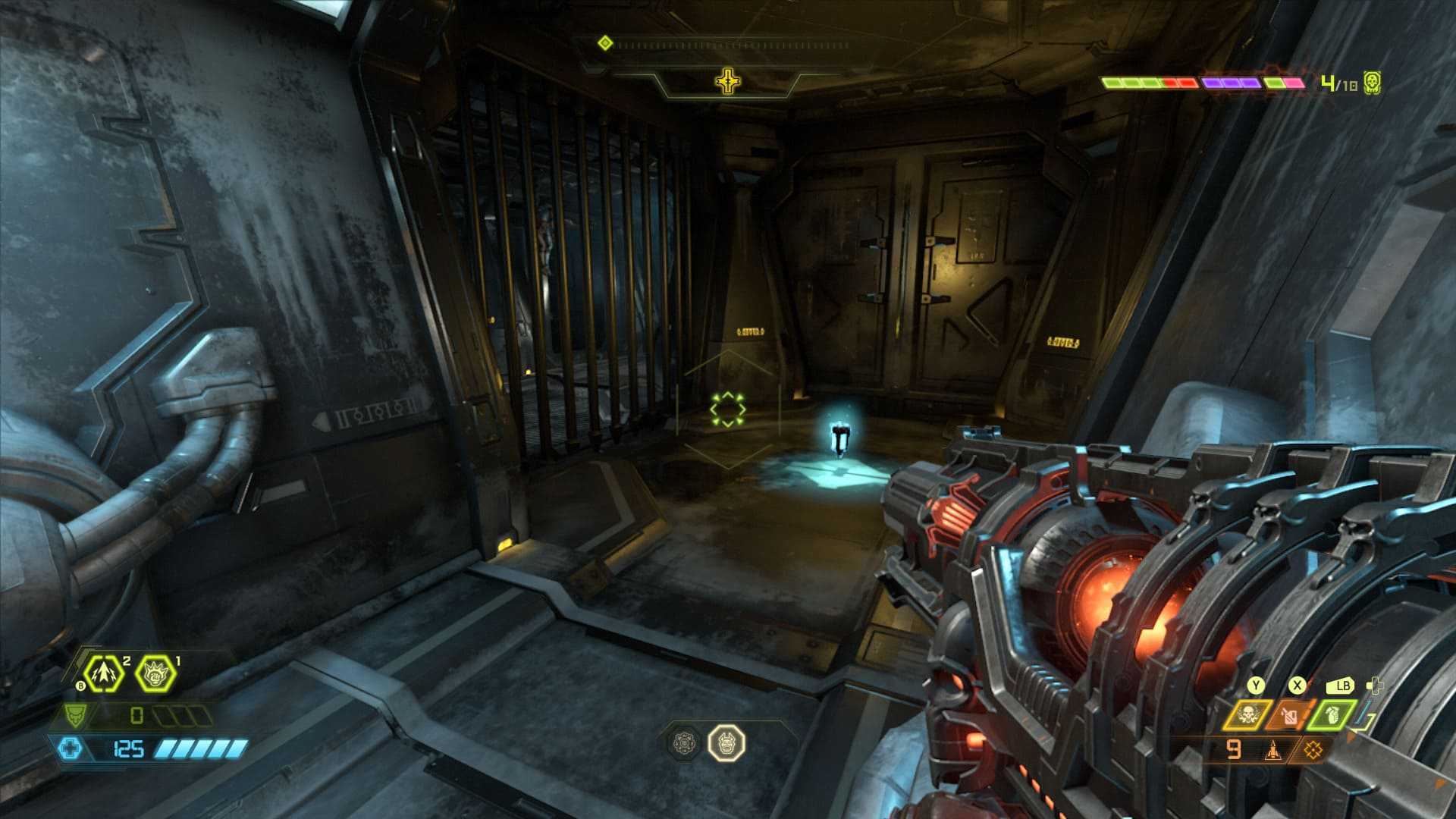This screenshot has height=819, width=1456.
Task: Use the orange chainsaw fuel can slot
Action: (1288, 714)
